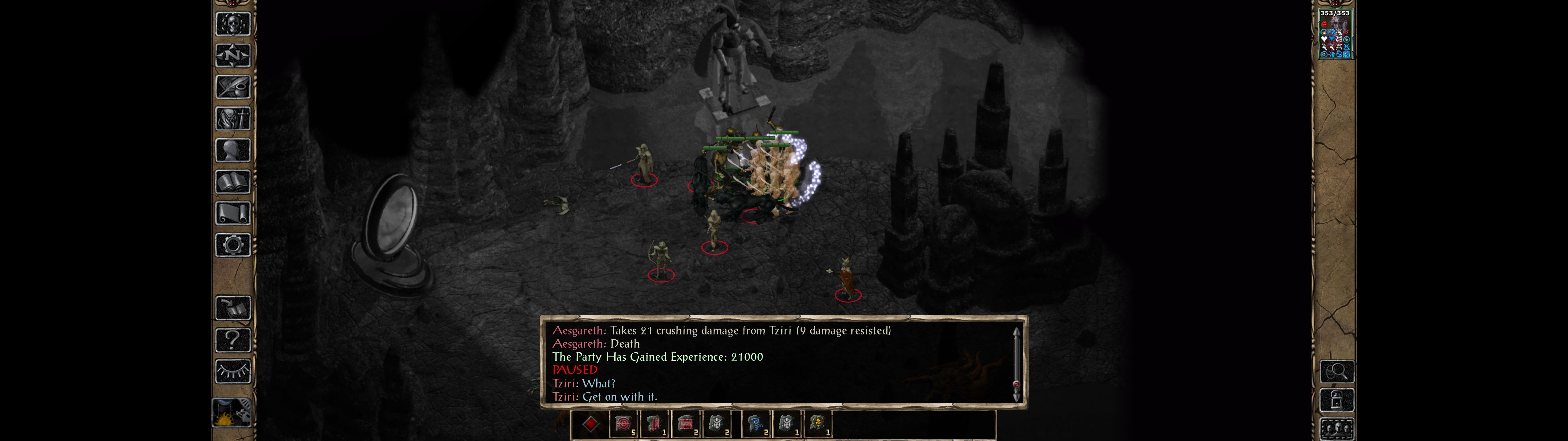Open the area map compass button
This screenshot has width=1568, height=441.
coord(232,55)
